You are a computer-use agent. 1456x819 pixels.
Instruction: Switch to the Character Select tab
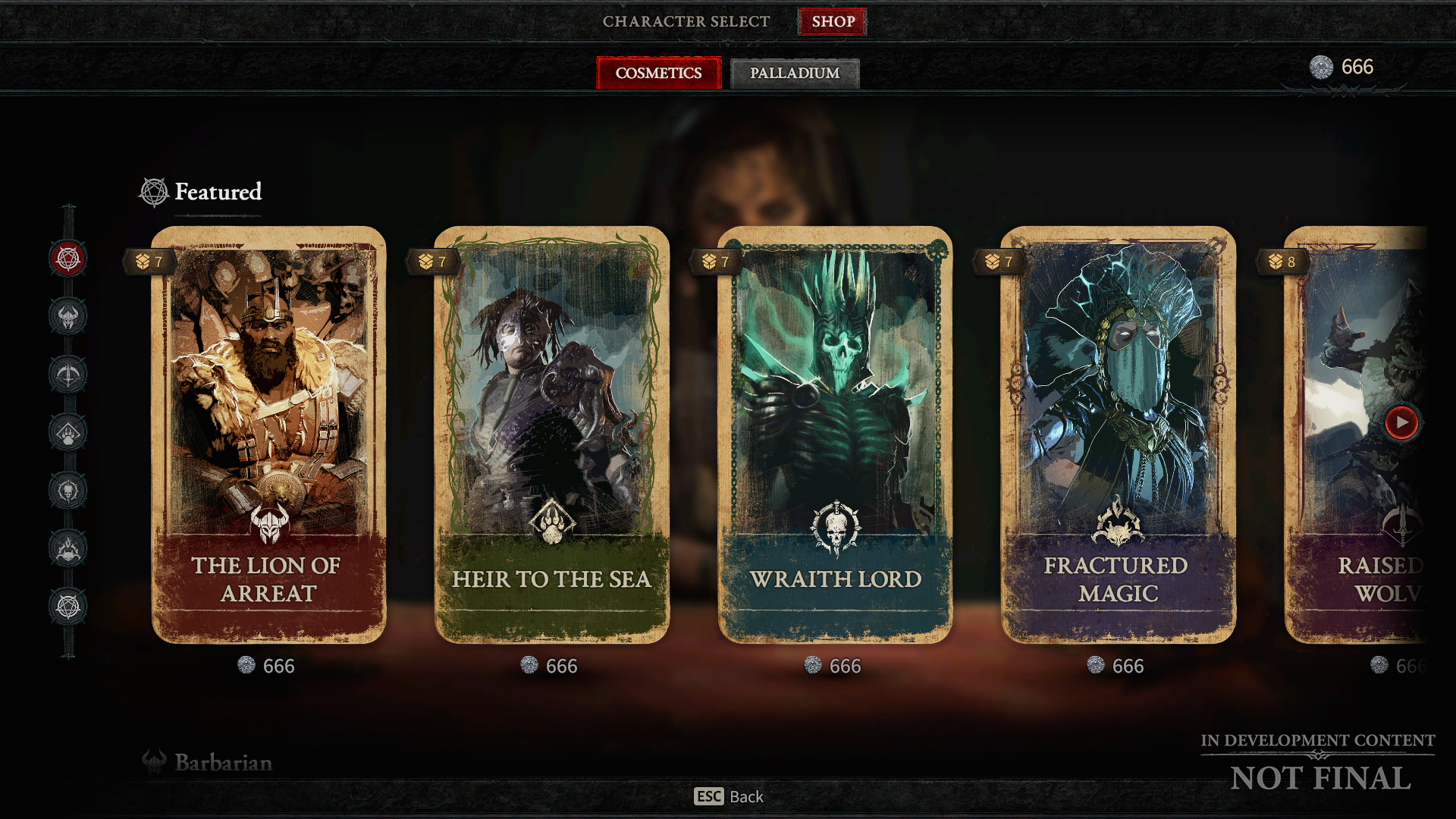pos(685,21)
